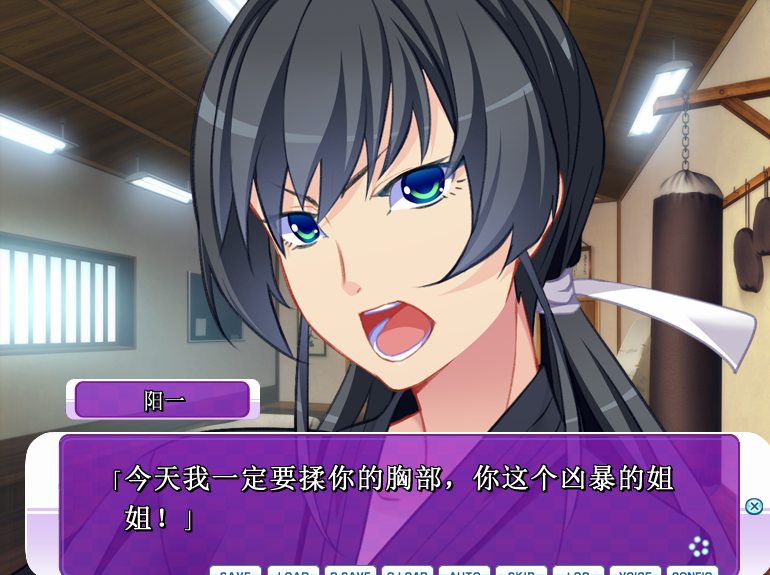Quick save with Q.SAVE
The image size is (770, 575).
pyautogui.click(x=350, y=571)
